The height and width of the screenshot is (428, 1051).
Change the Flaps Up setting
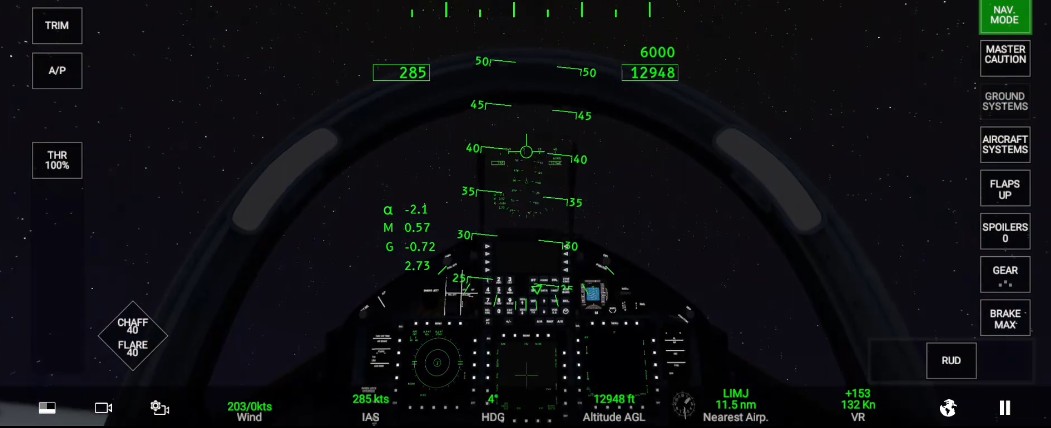1005,189
